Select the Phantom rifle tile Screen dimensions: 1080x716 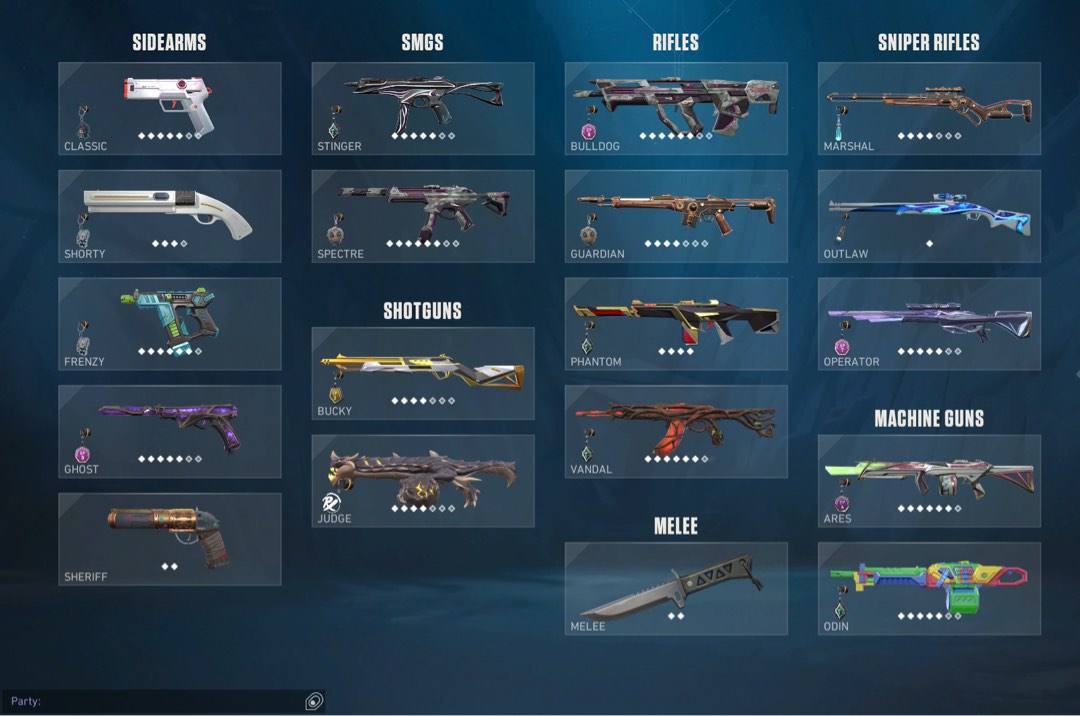tap(676, 324)
